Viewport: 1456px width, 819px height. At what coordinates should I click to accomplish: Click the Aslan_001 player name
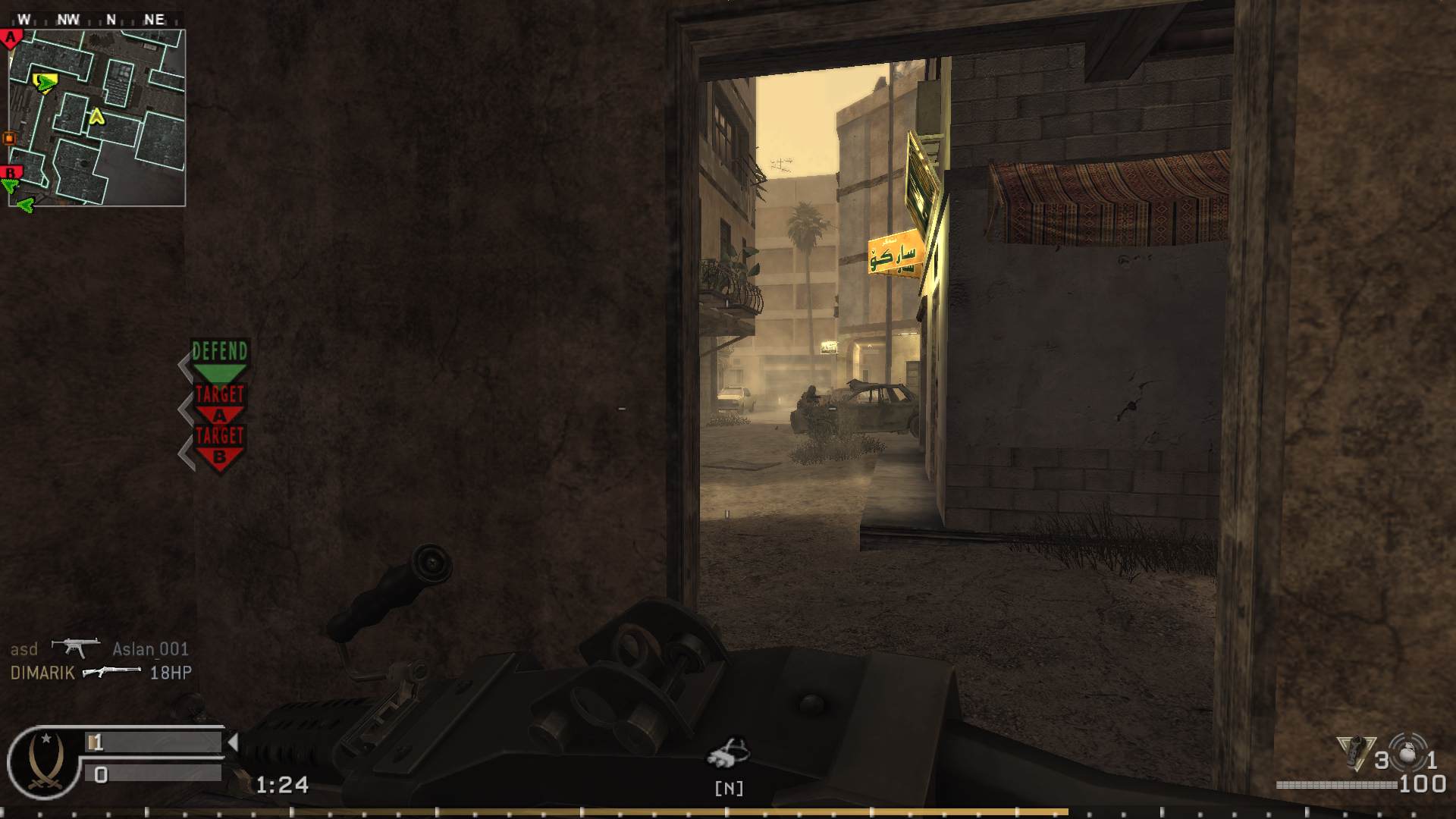coord(151,650)
